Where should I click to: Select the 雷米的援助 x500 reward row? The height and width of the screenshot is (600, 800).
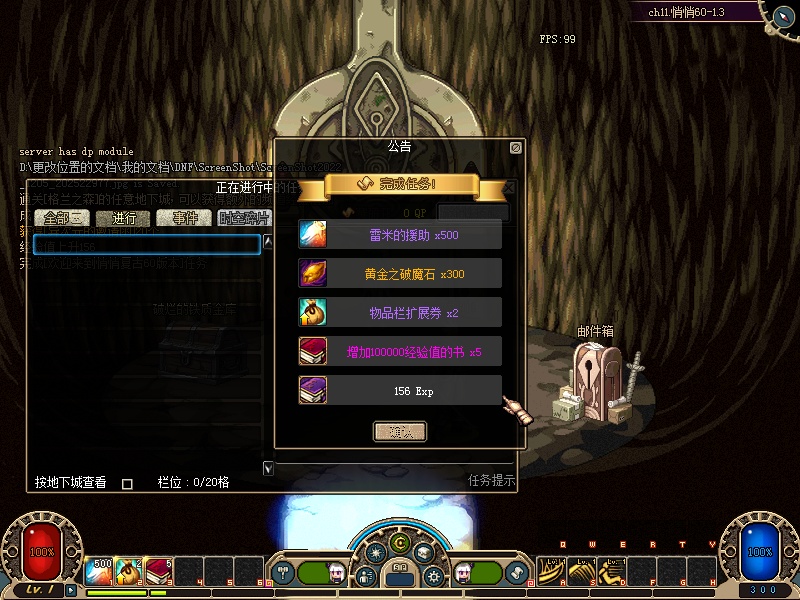click(400, 235)
